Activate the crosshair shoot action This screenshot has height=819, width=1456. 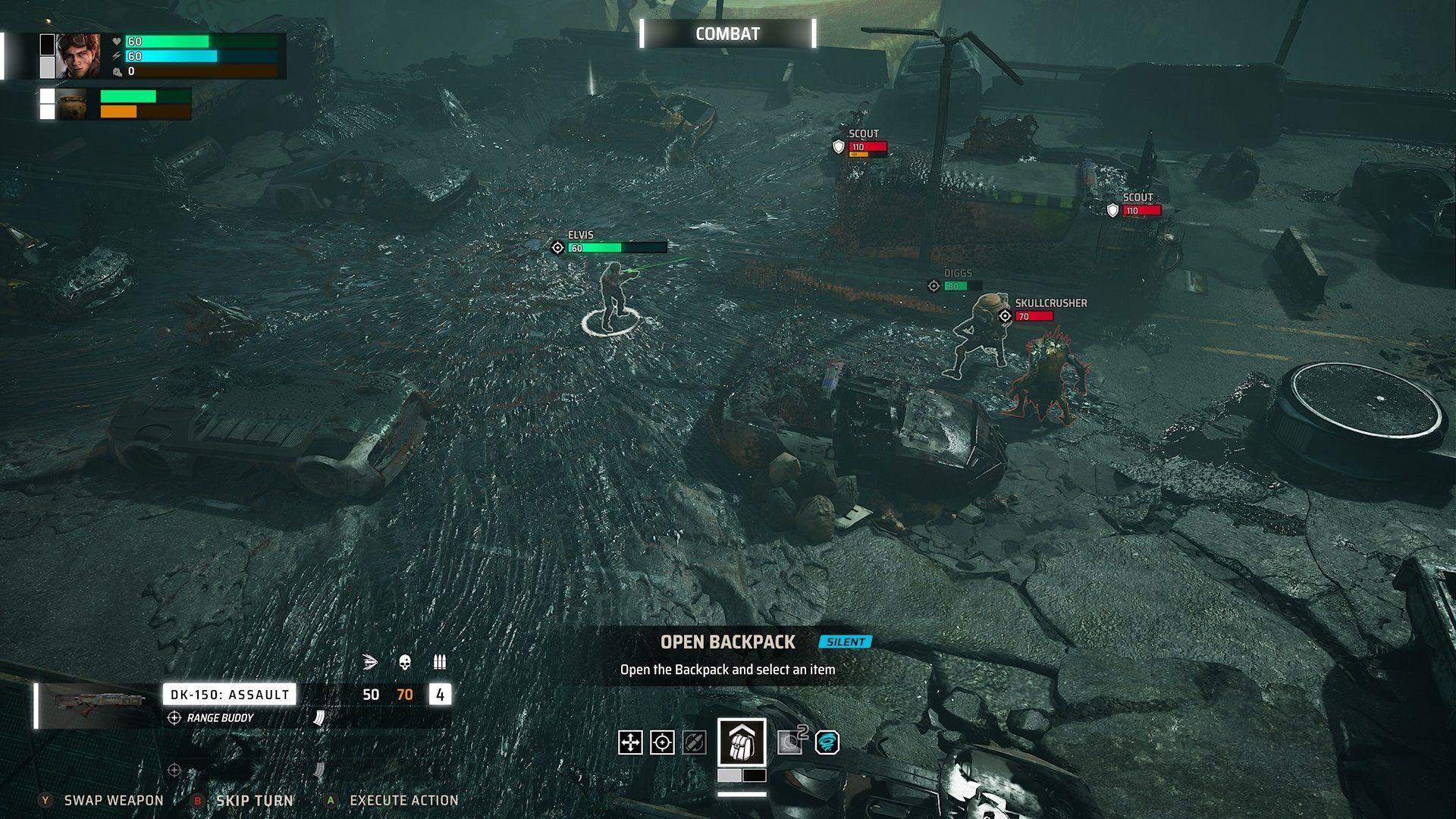click(662, 742)
